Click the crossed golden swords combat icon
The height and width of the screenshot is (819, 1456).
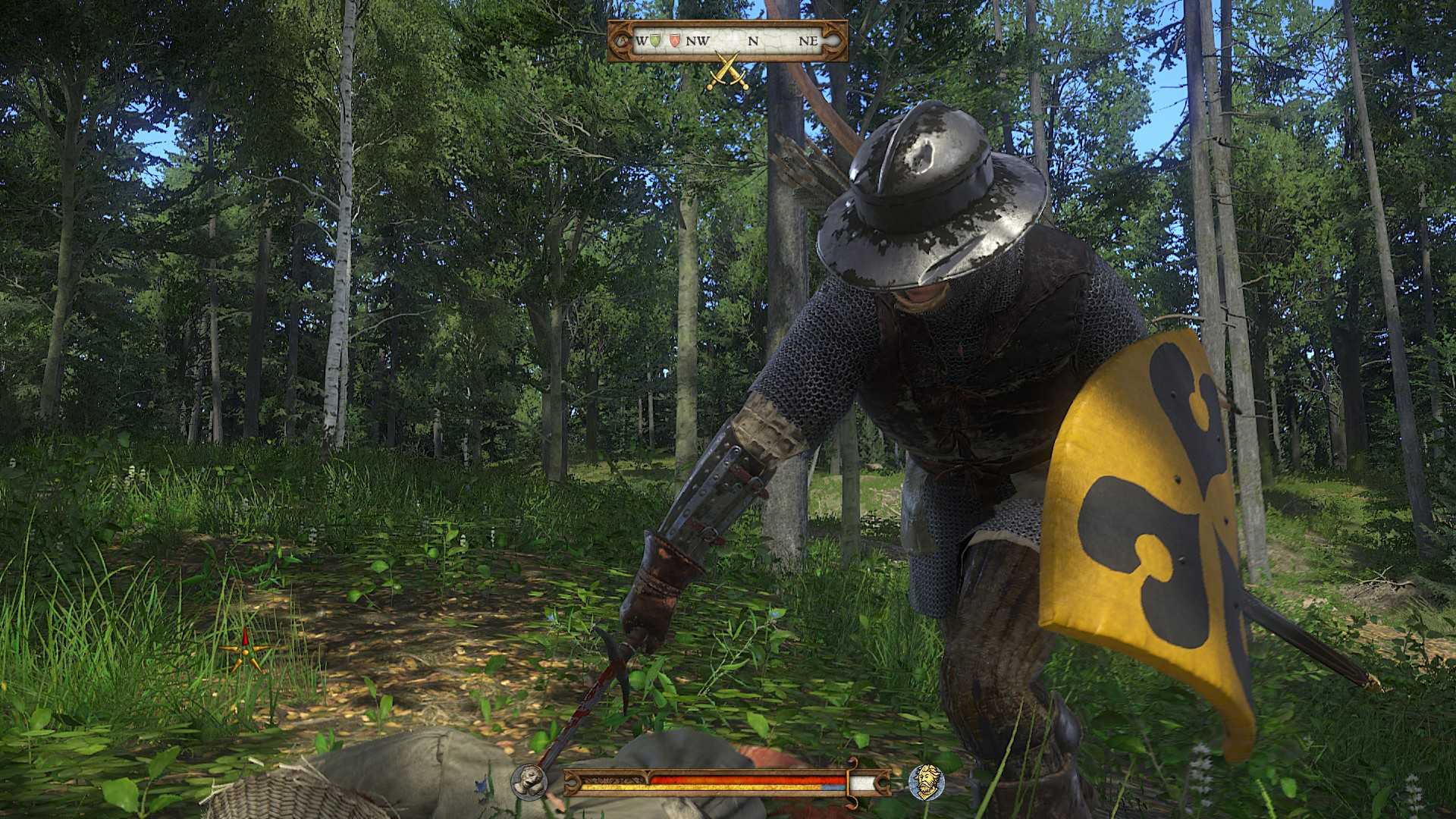(x=728, y=72)
